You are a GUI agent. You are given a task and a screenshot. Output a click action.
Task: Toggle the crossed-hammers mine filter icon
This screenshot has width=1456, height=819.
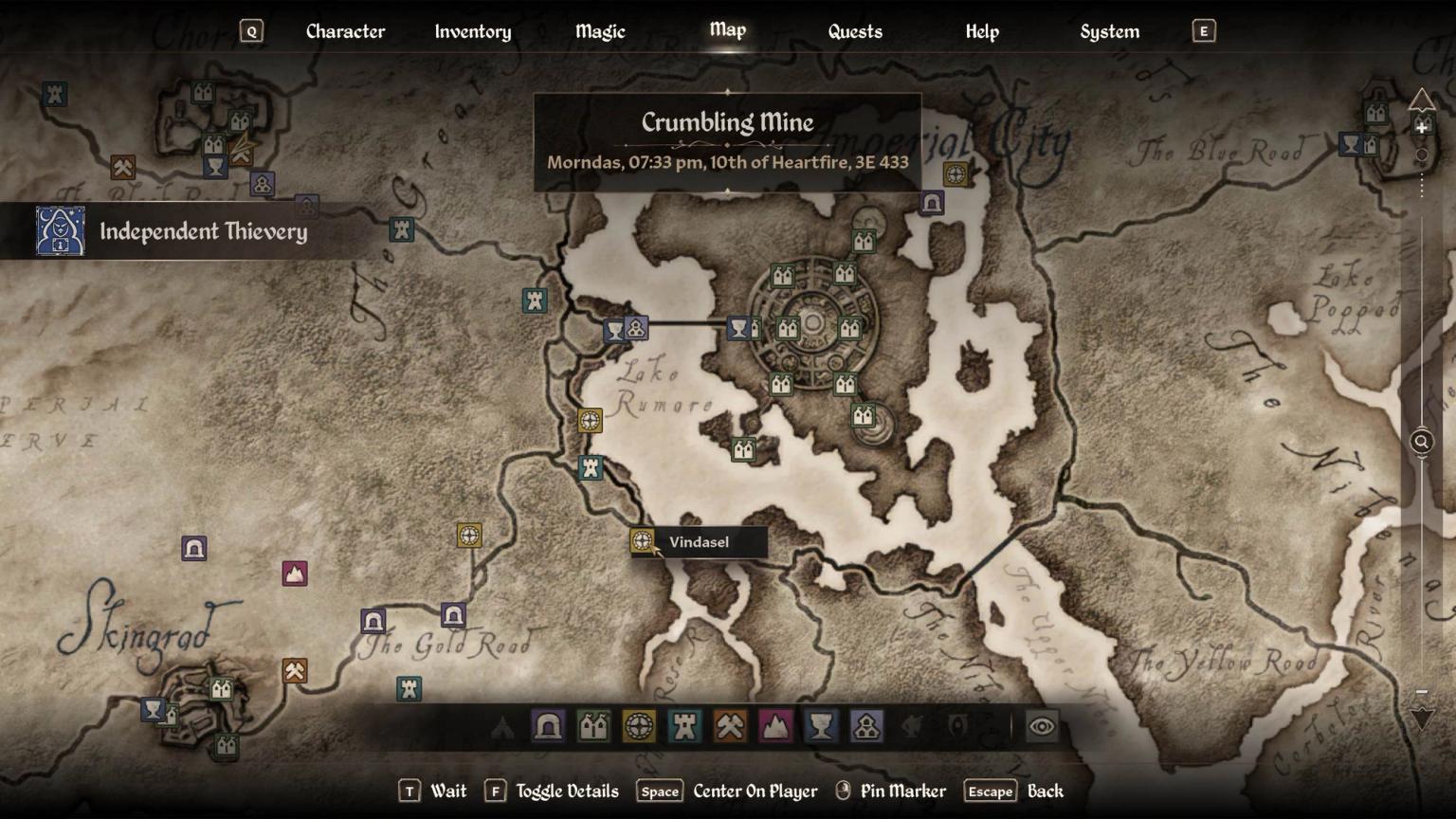coord(730,727)
